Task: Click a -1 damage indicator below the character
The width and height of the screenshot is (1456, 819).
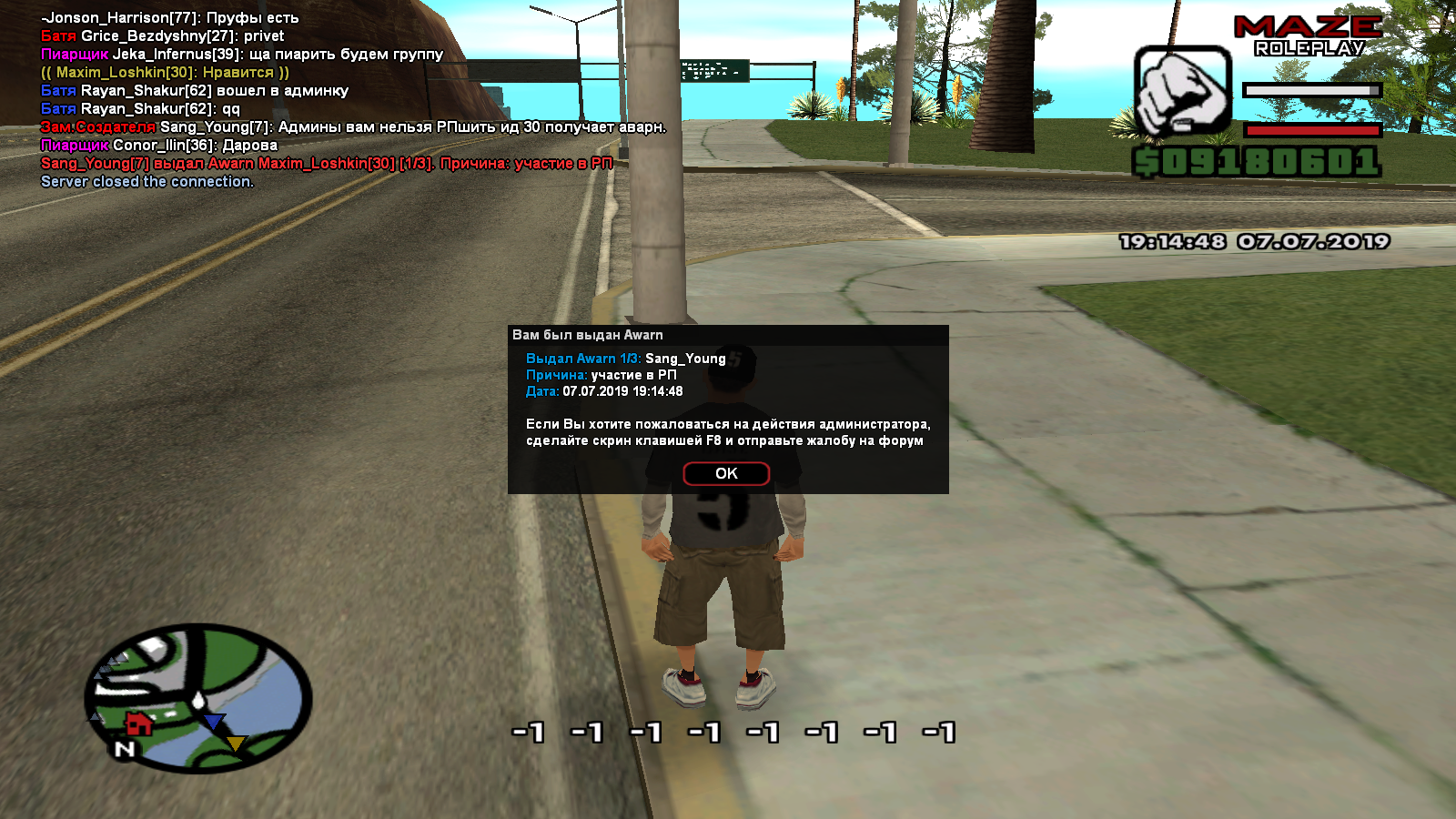Action: click(x=530, y=731)
